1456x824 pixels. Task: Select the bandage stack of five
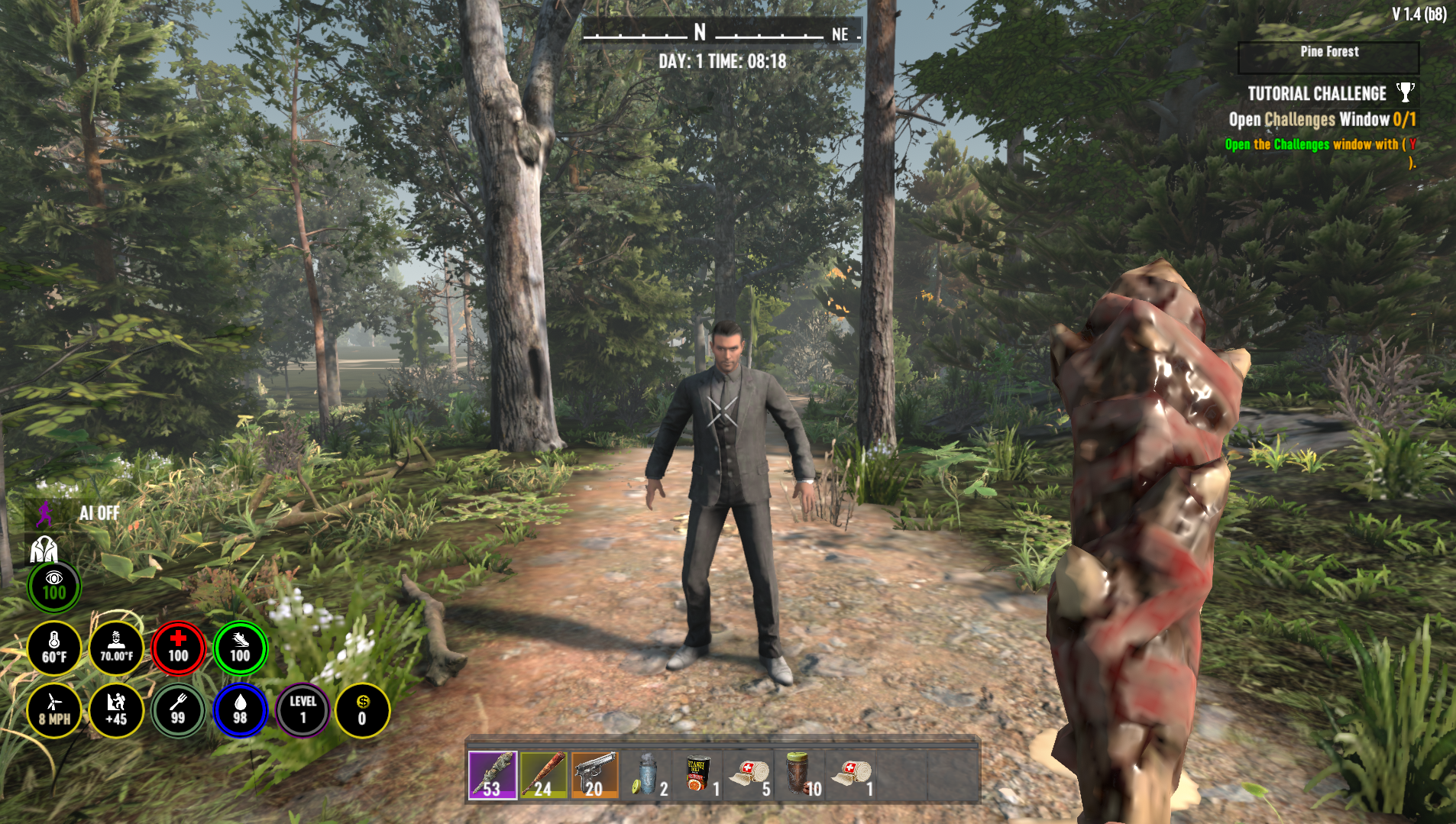pos(749,774)
